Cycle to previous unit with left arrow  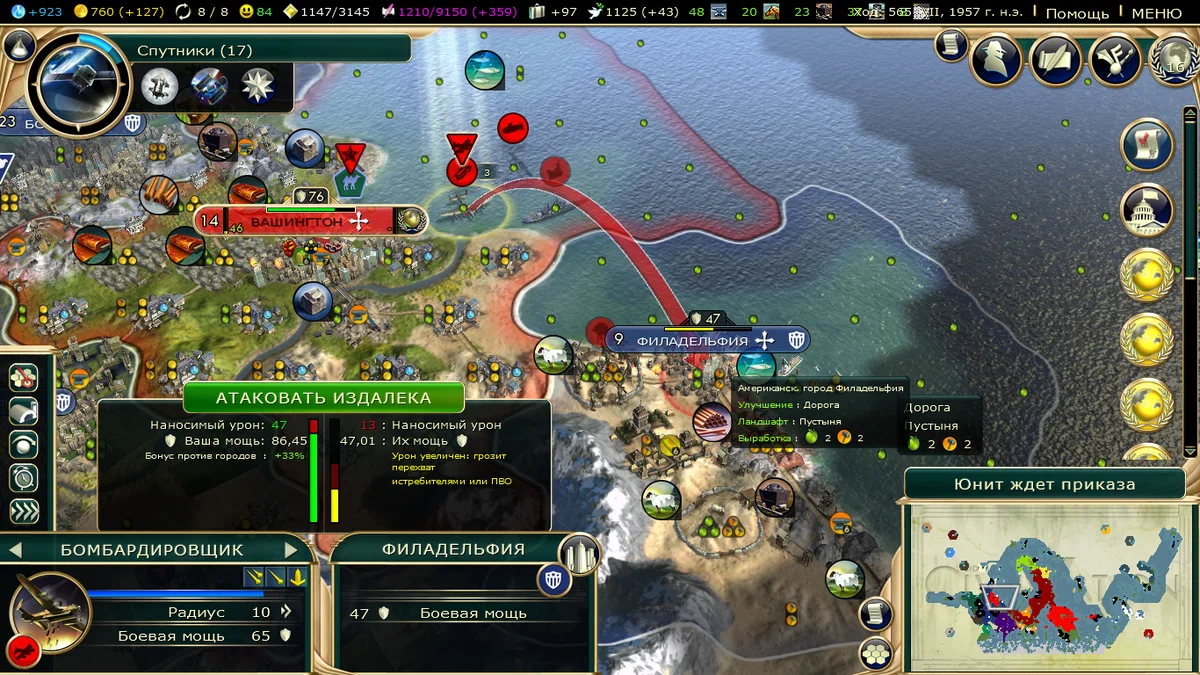coord(16,549)
